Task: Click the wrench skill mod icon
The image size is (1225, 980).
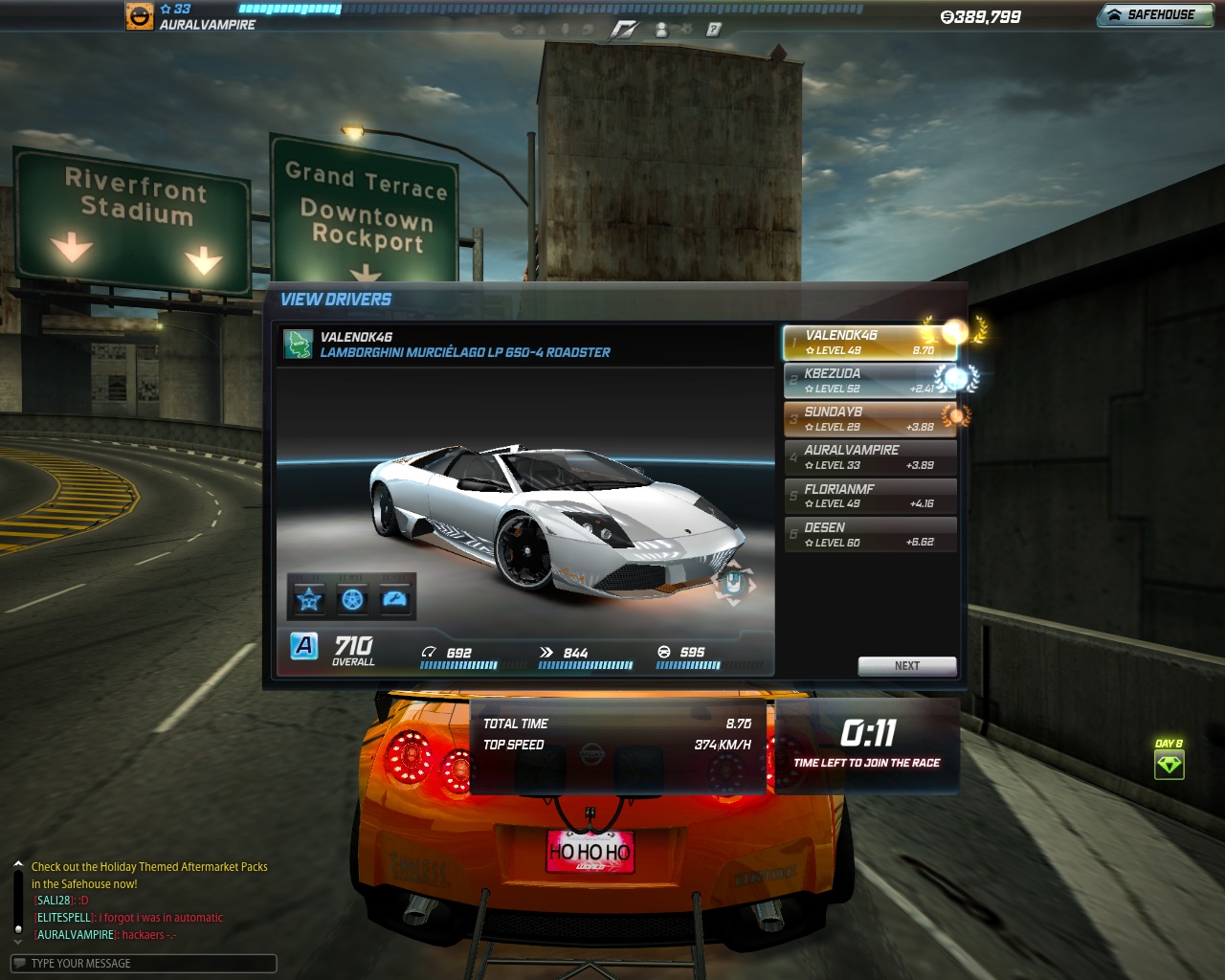Action: pyautogui.click(x=395, y=599)
